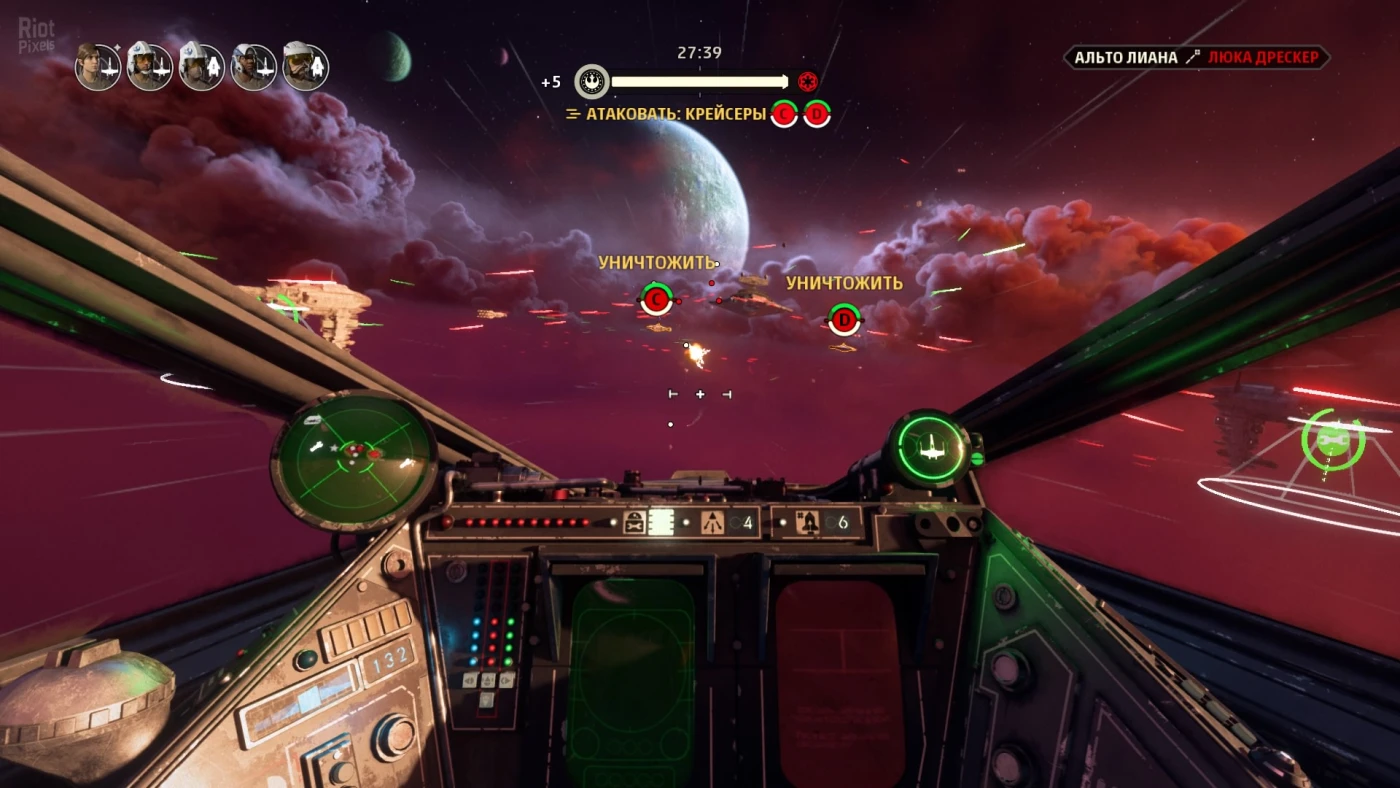Target the cruiser D destroy marker
This screenshot has height=788, width=1400.
(x=845, y=320)
